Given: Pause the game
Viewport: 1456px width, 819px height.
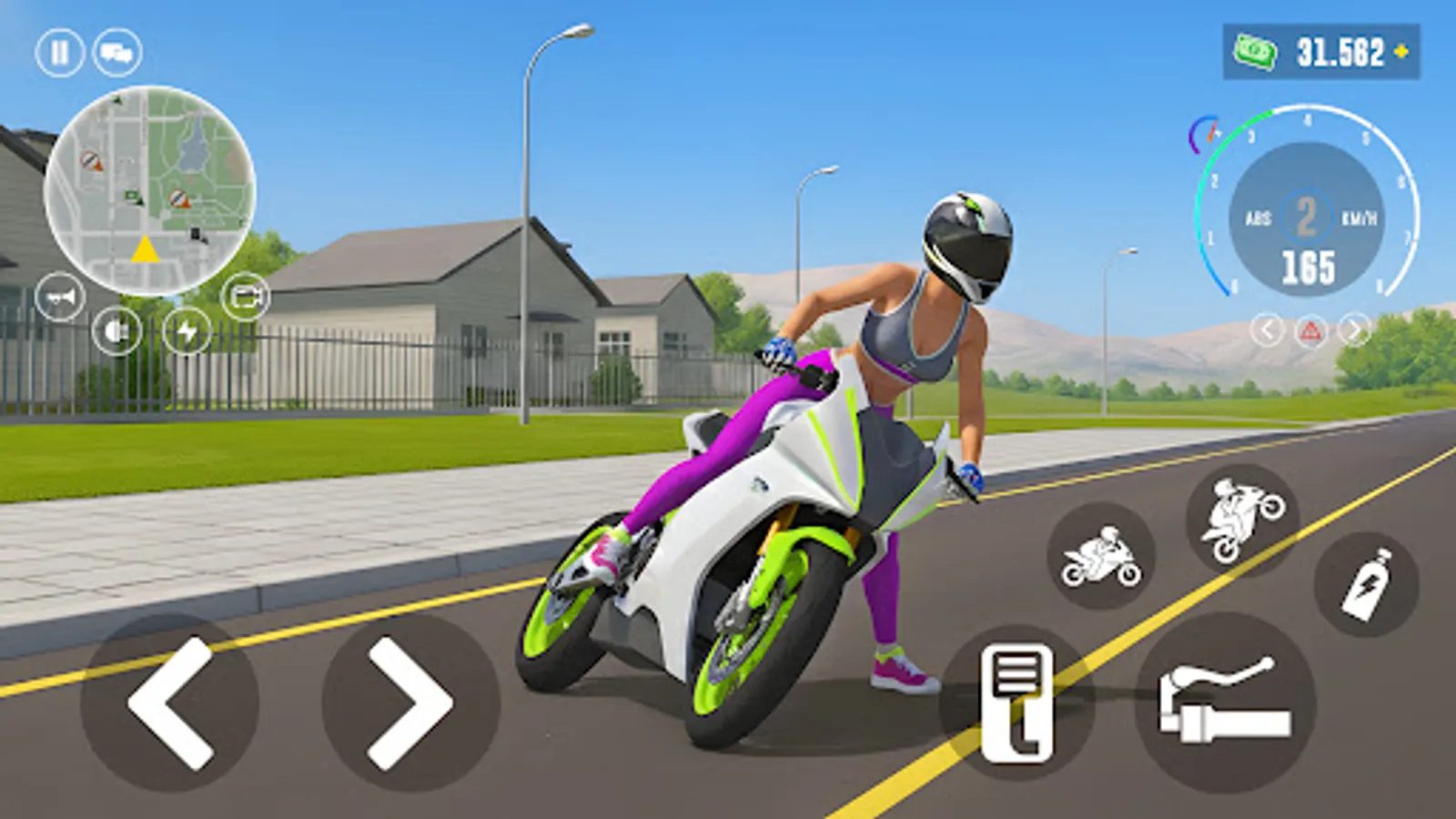Looking at the screenshot, I should [x=57, y=52].
